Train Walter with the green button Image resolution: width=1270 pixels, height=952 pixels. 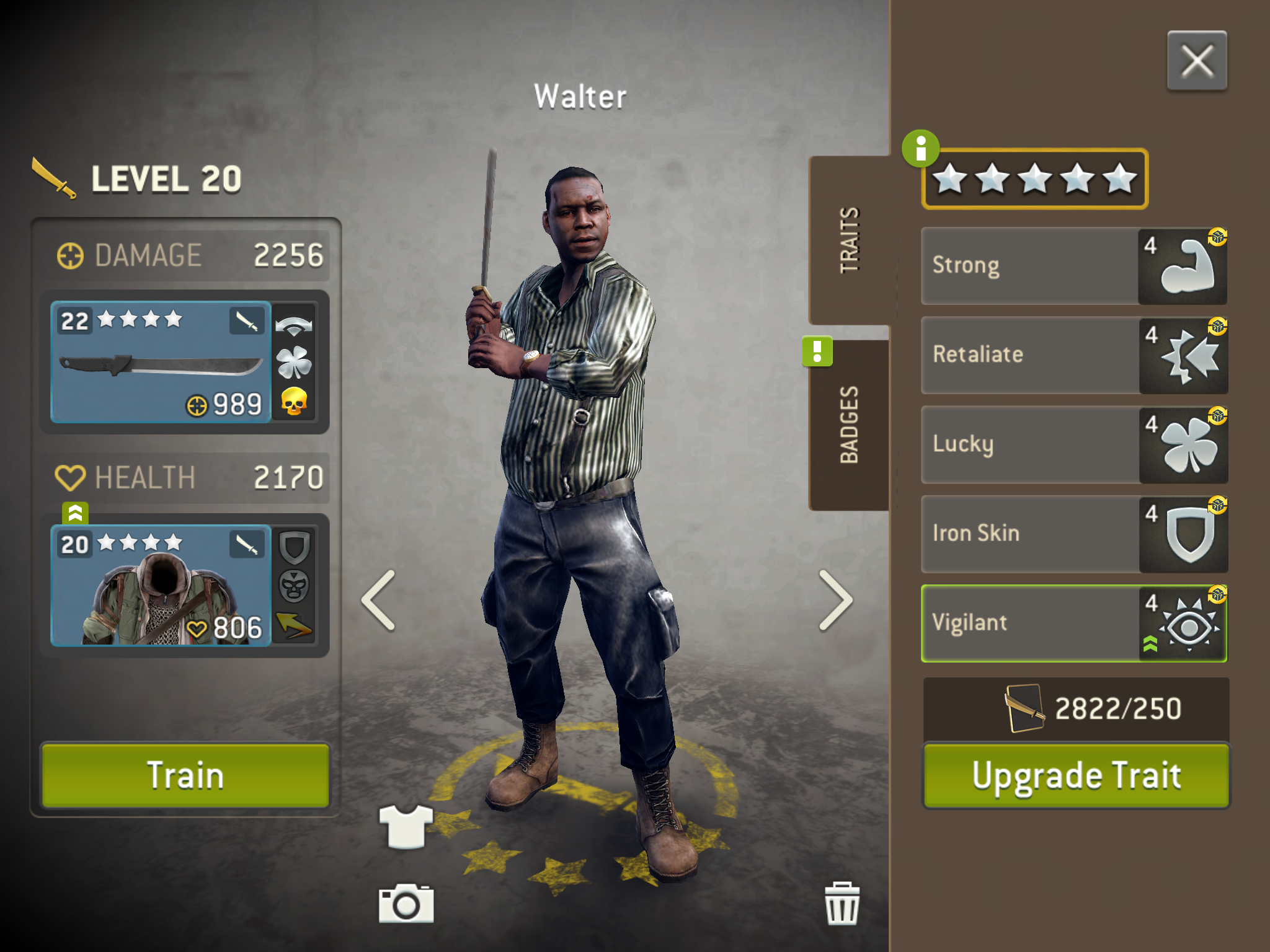(x=185, y=775)
